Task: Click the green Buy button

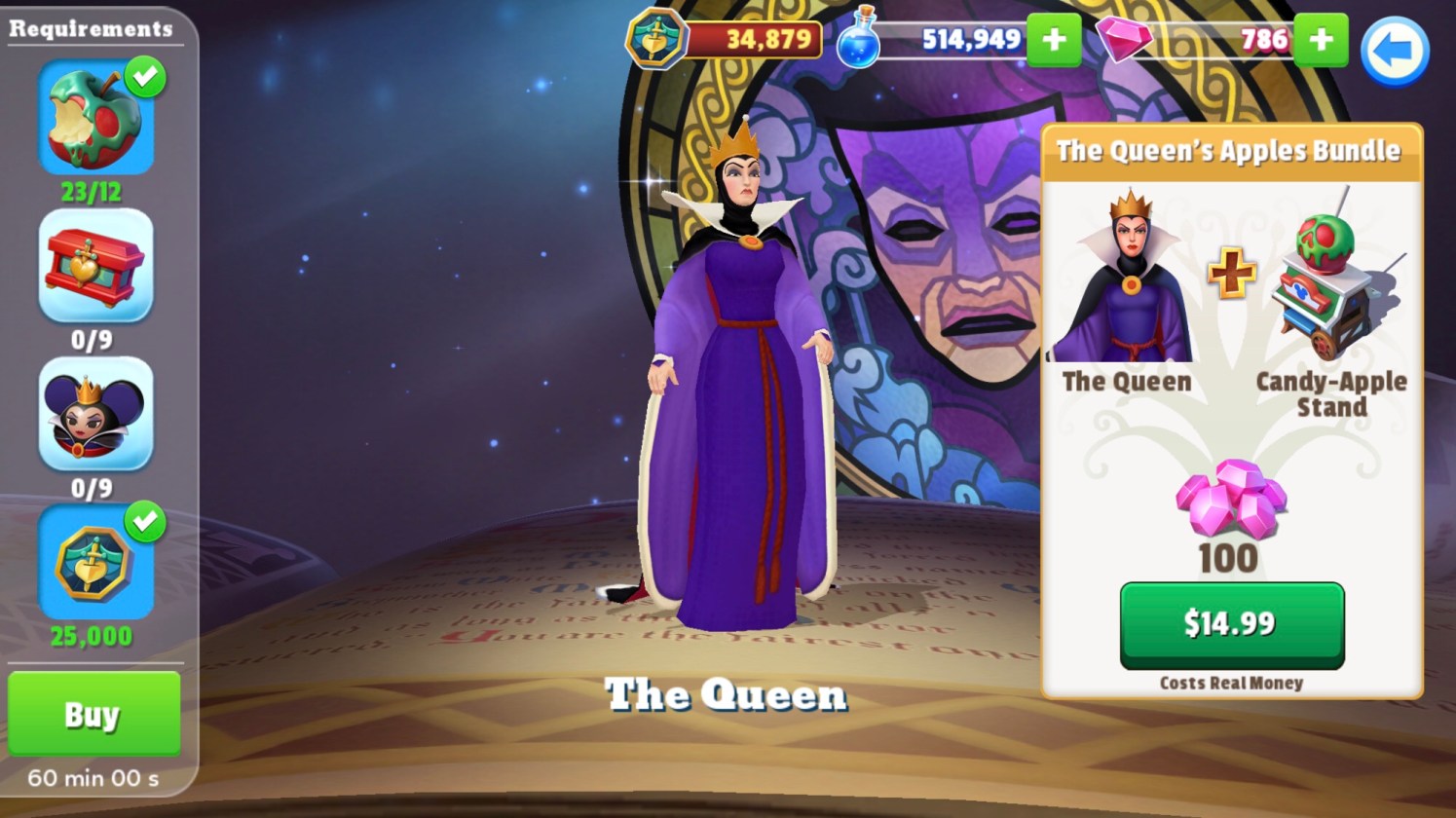Action: pyautogui.click(x=93, y=714)
